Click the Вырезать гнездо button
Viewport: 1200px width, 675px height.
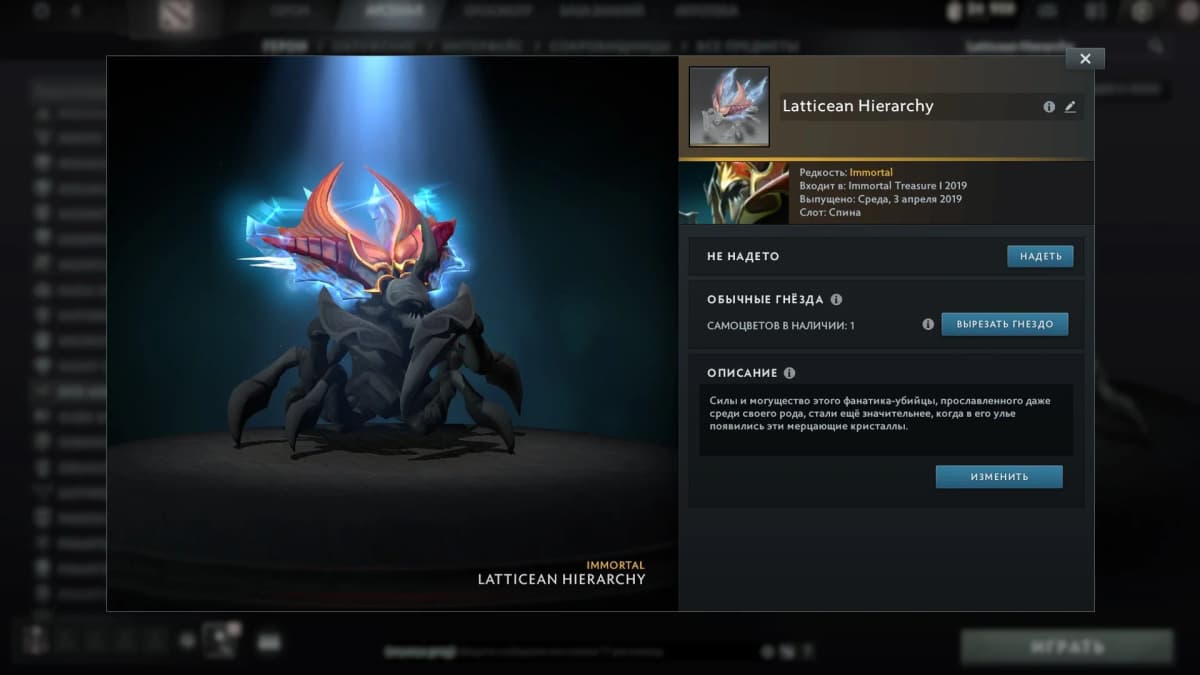(x=1004, y=324)
